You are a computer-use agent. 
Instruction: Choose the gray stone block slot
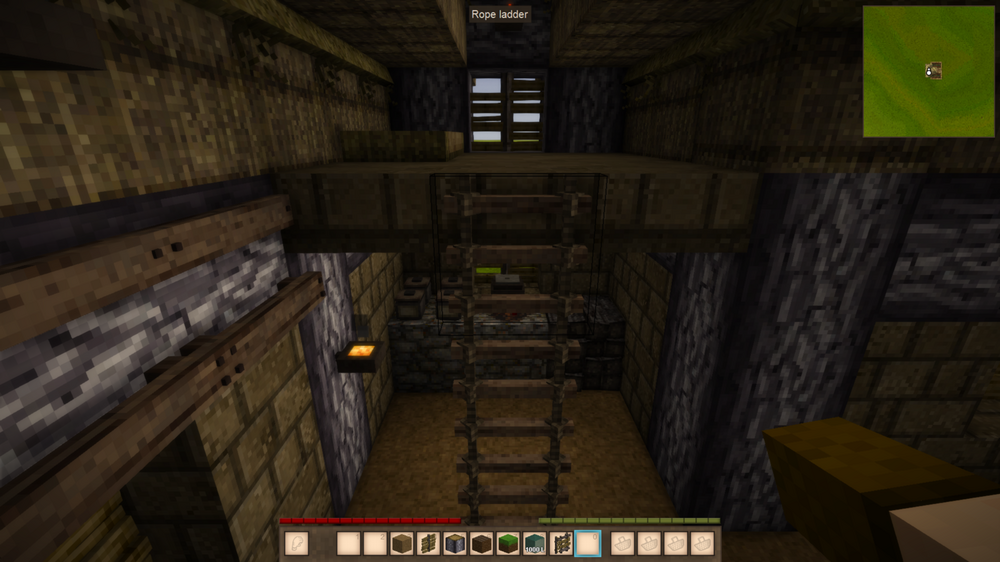pos(455,544)
